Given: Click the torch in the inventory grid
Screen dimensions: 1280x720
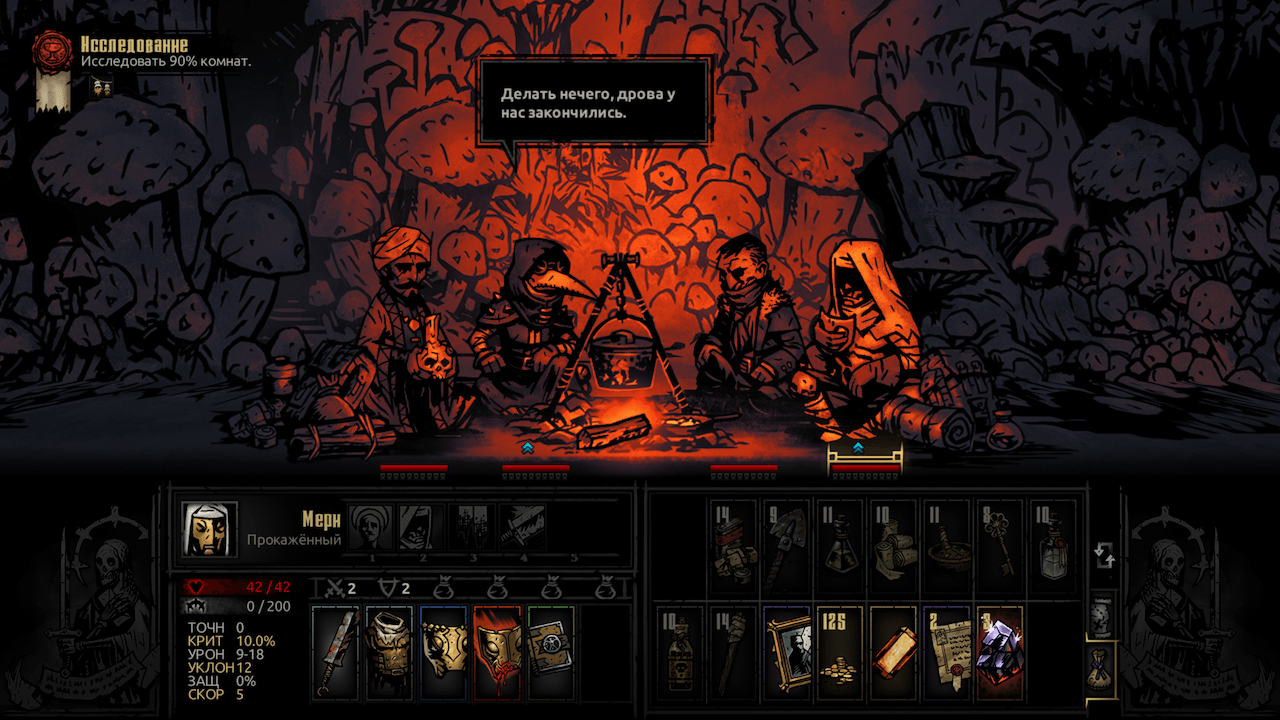Looking at the screenshot, I should pos(734,649).
